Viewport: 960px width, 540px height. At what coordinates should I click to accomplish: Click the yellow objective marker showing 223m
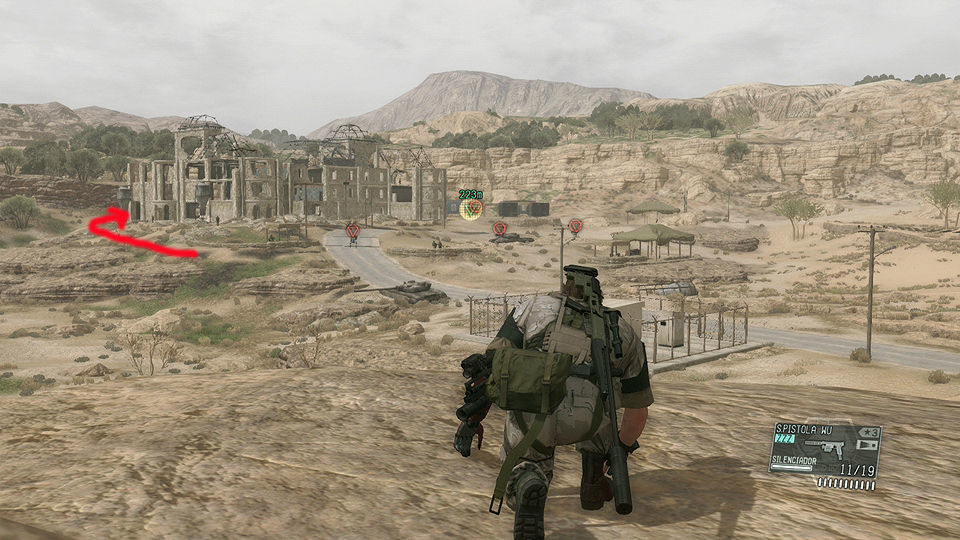point(471,208)
